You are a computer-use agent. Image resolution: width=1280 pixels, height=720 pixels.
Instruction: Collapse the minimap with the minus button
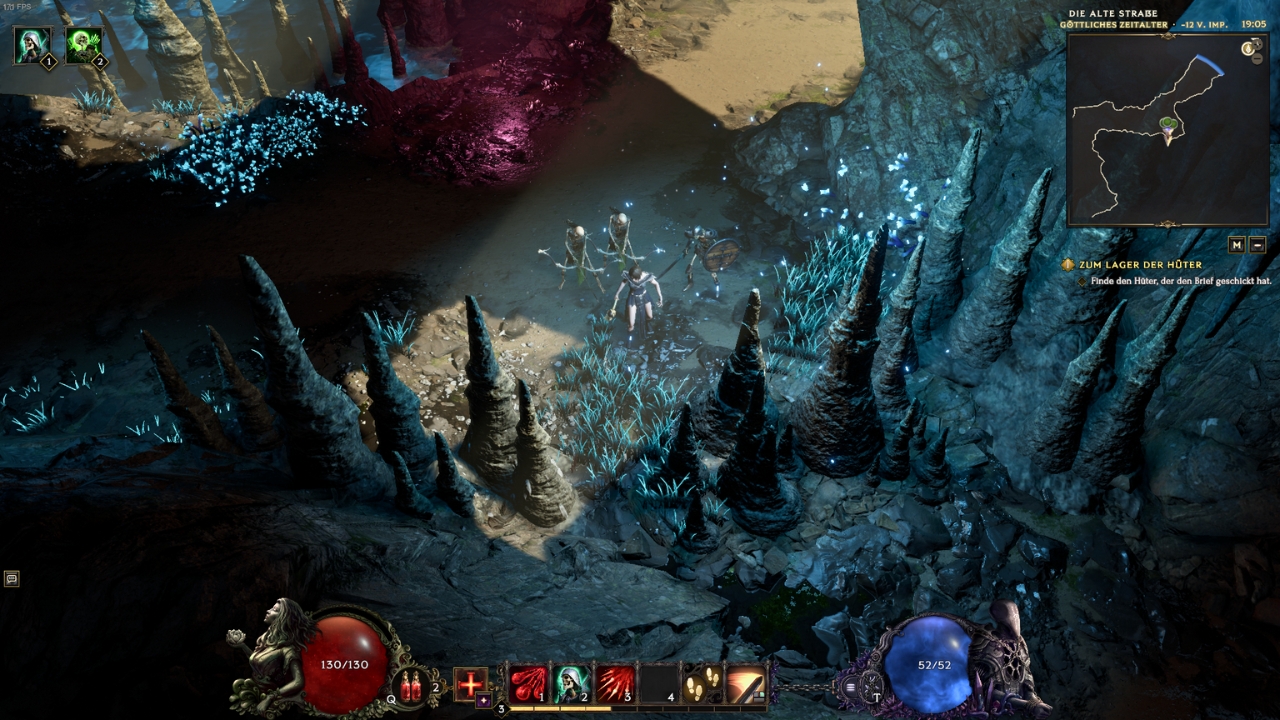[x=1258, y=244]
